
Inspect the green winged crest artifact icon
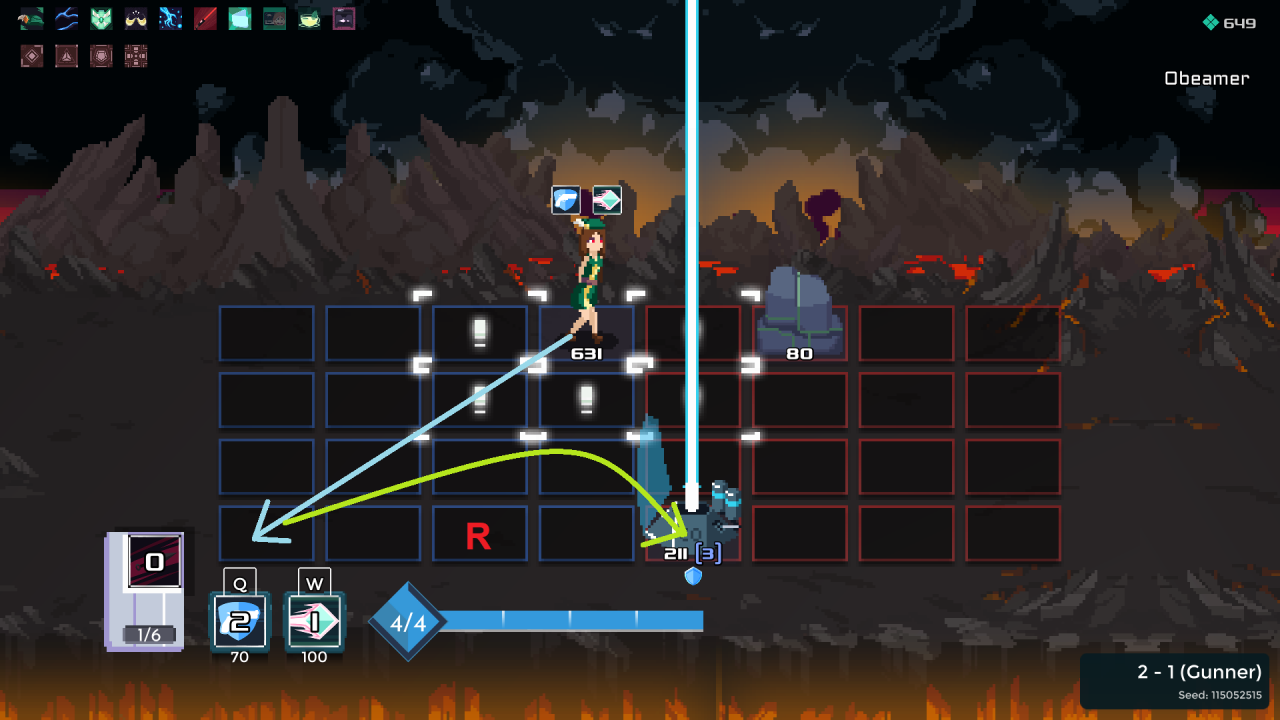click(x=101, y=18)
